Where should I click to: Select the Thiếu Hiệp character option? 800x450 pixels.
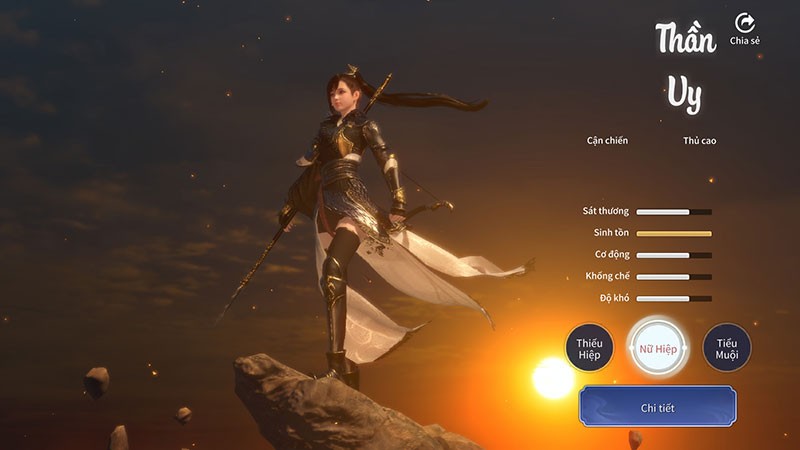coord(589,348)
